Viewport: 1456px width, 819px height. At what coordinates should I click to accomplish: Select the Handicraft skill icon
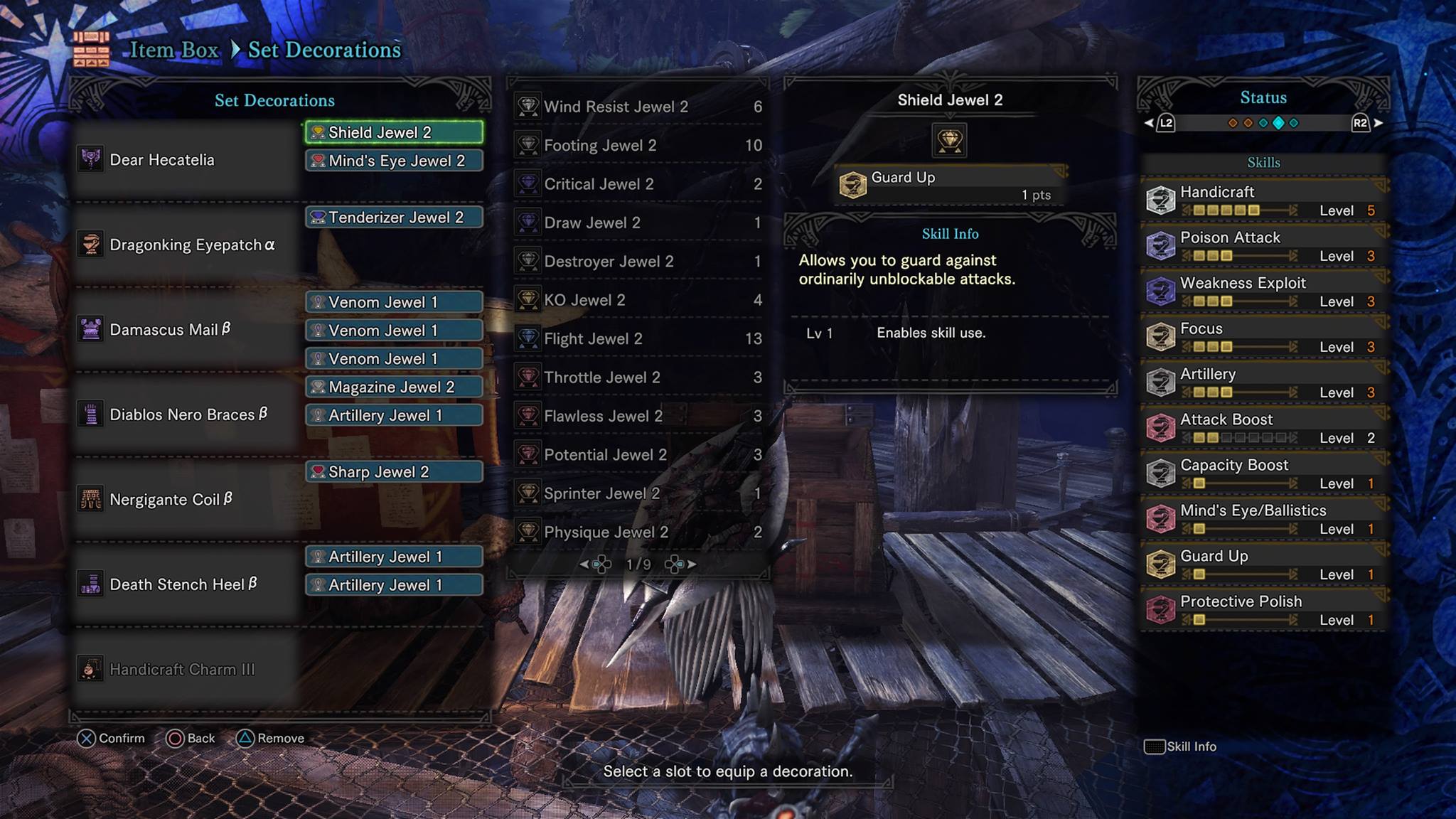coord(1162,200)
